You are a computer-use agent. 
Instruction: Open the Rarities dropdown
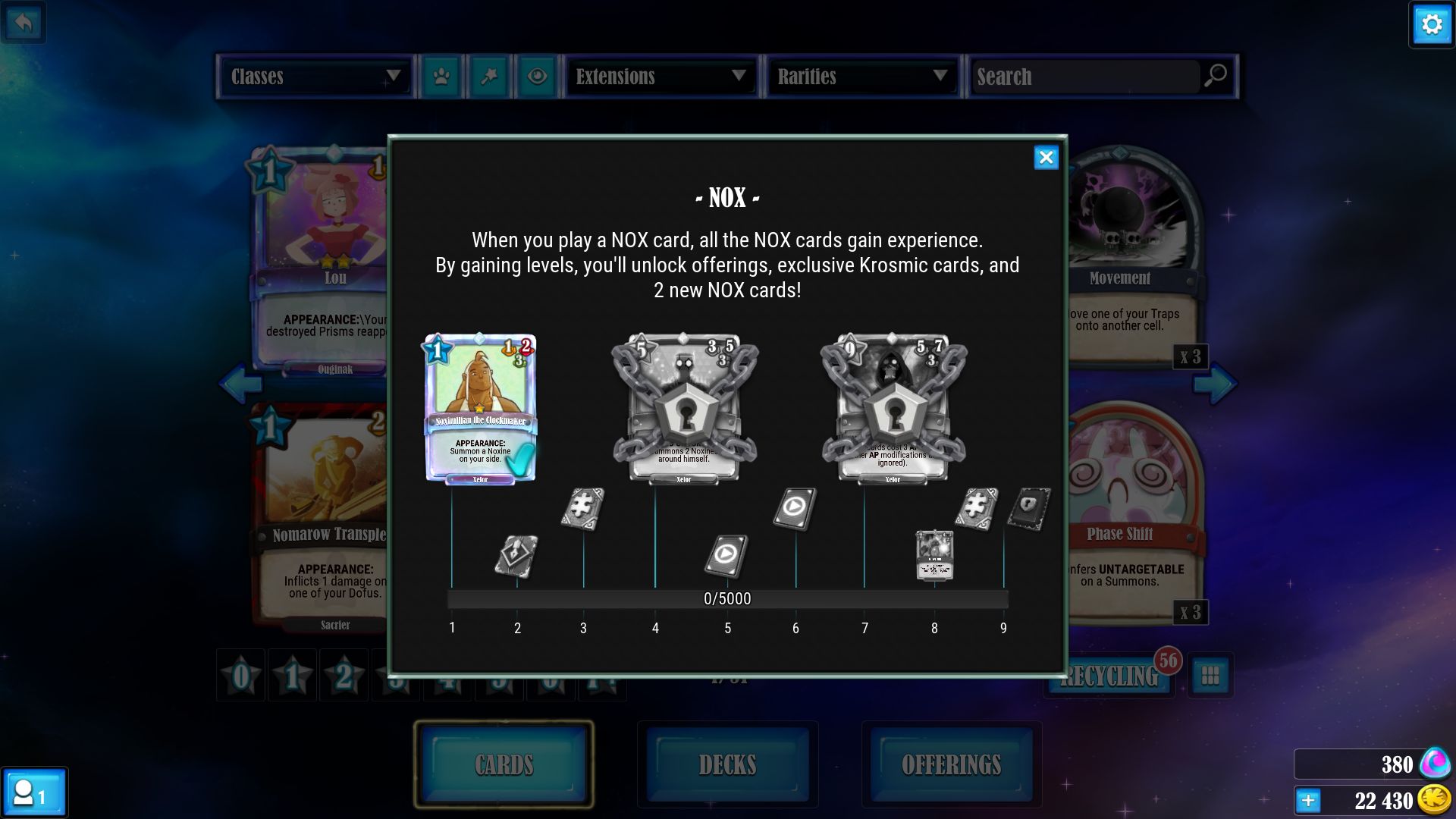point(861,77)
